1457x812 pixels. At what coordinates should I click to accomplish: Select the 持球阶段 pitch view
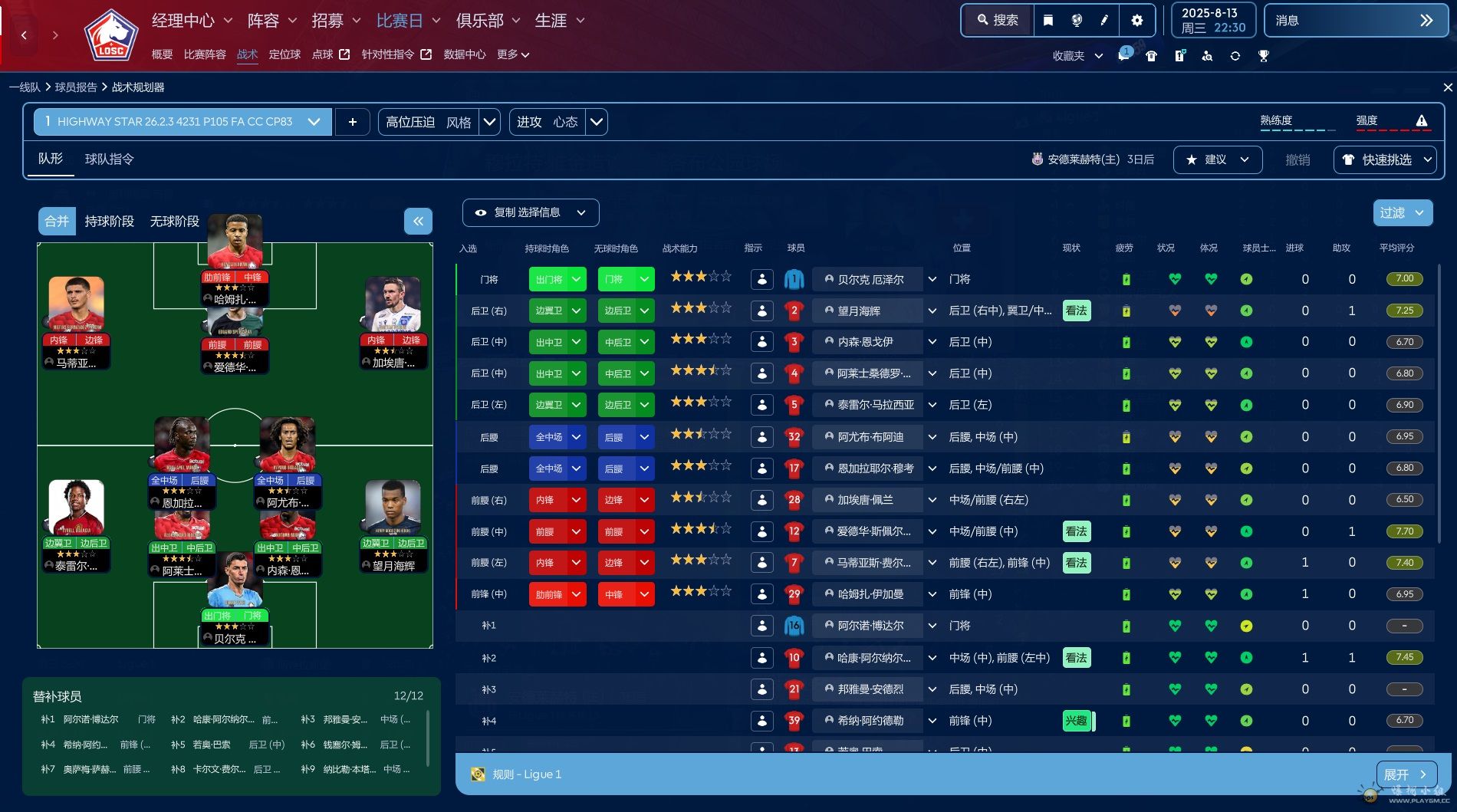pyautogui.click(x=109, y=222)
